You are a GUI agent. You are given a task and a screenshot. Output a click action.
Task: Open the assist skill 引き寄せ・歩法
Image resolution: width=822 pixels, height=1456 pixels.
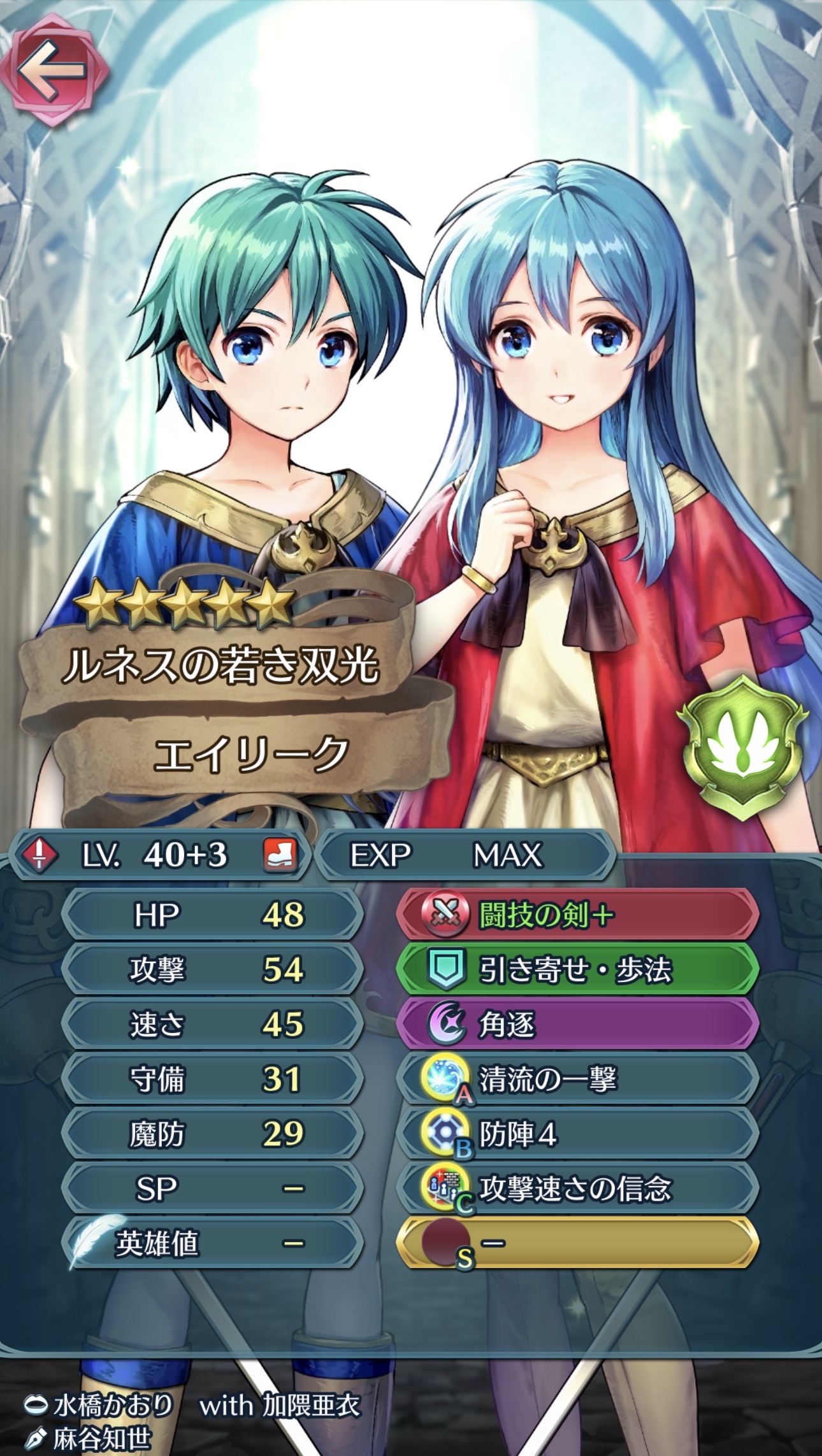(x=577, y=970)
